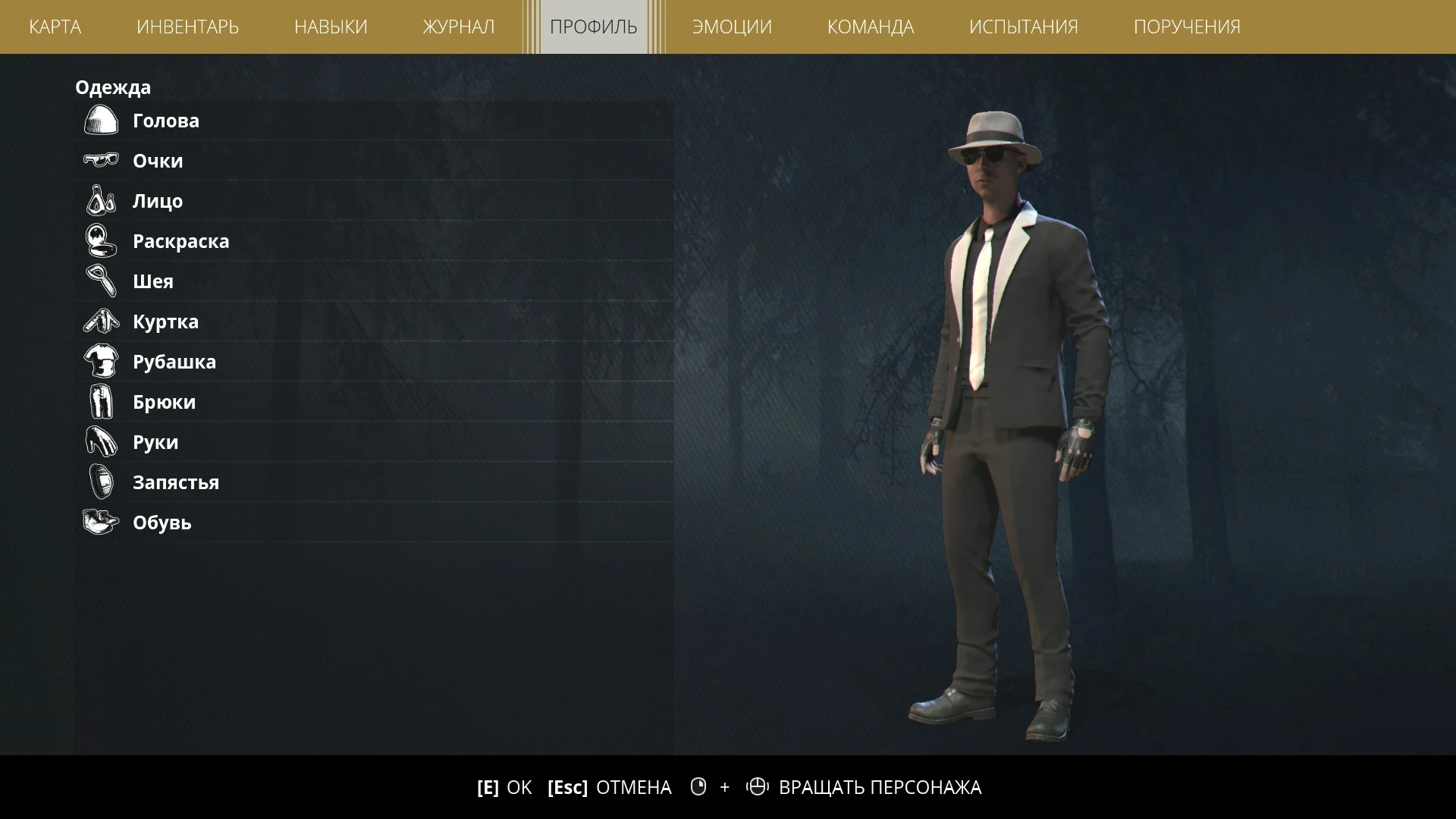The width and height of the screenshot is (1456, 819).
Task: Select the Обувь footwear icon
Action: click(x=100, y=522)
